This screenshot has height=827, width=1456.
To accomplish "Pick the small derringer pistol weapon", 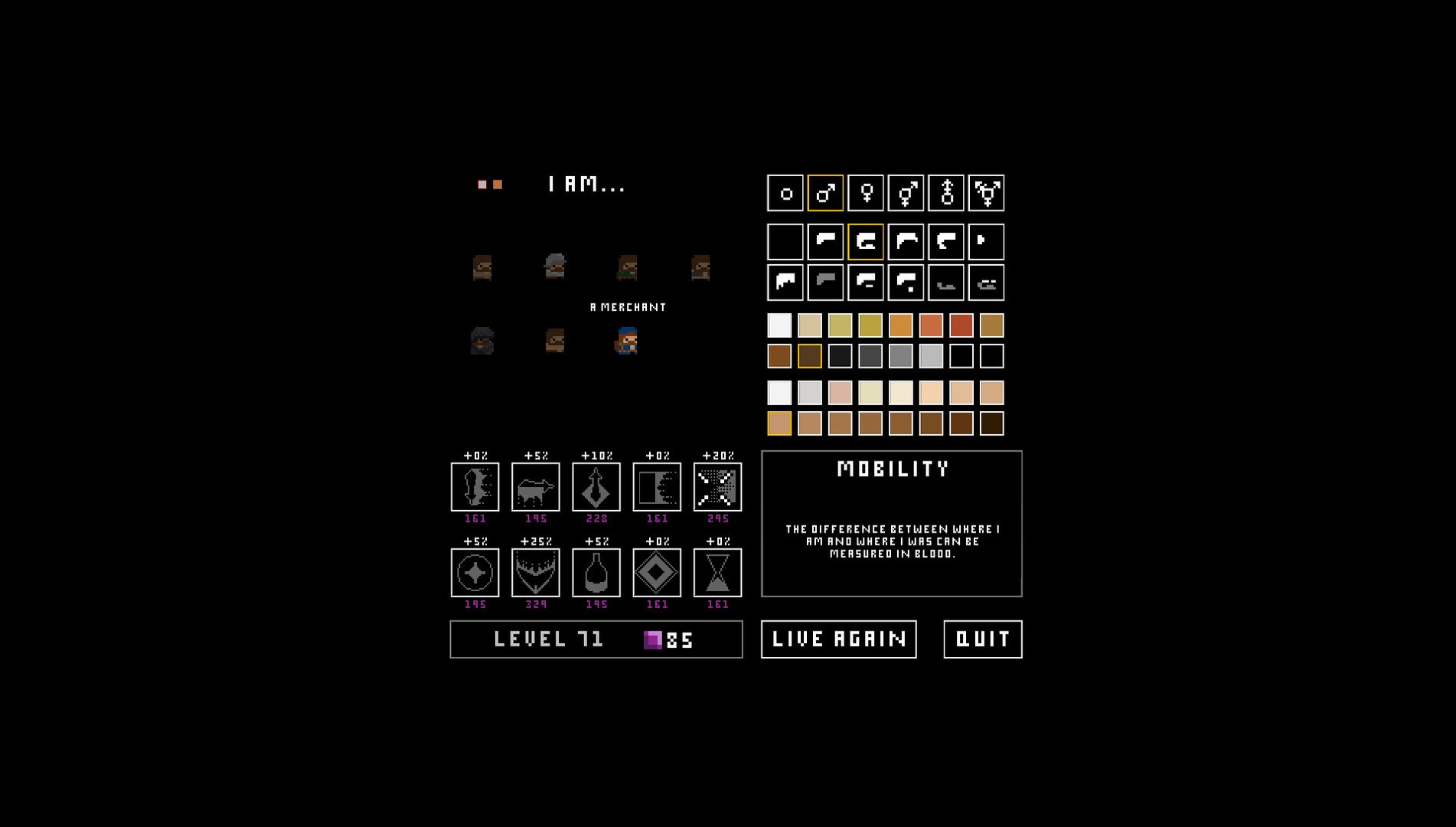I will (x=986, y=241).
